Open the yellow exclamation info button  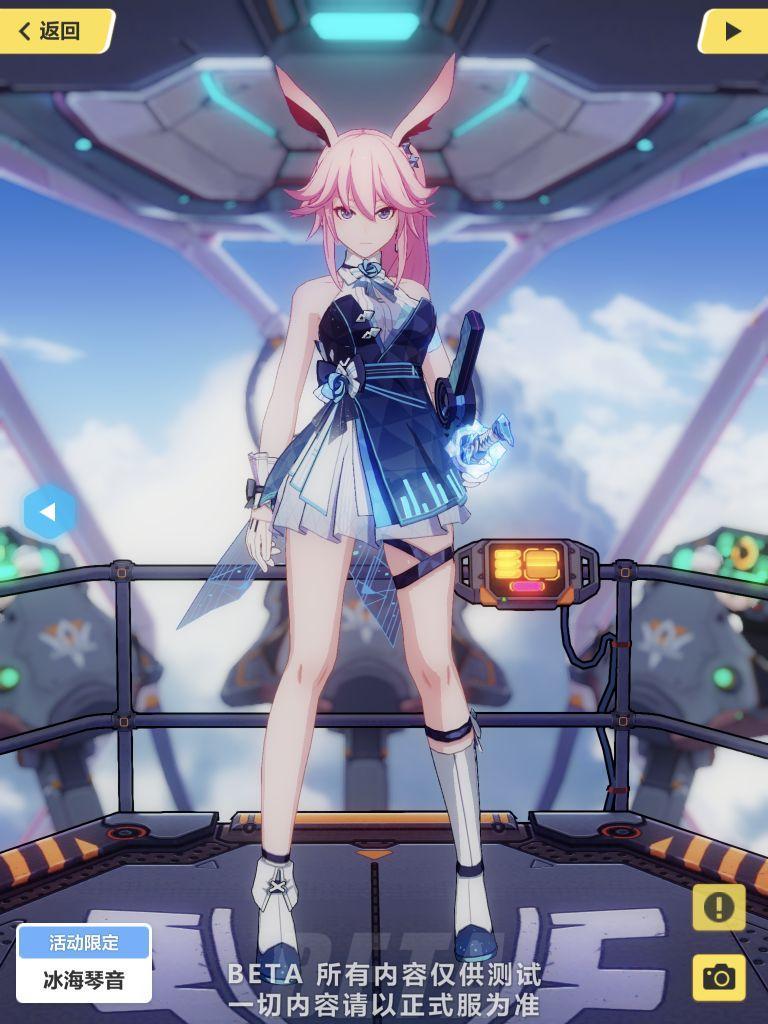[x=718, y=907]
